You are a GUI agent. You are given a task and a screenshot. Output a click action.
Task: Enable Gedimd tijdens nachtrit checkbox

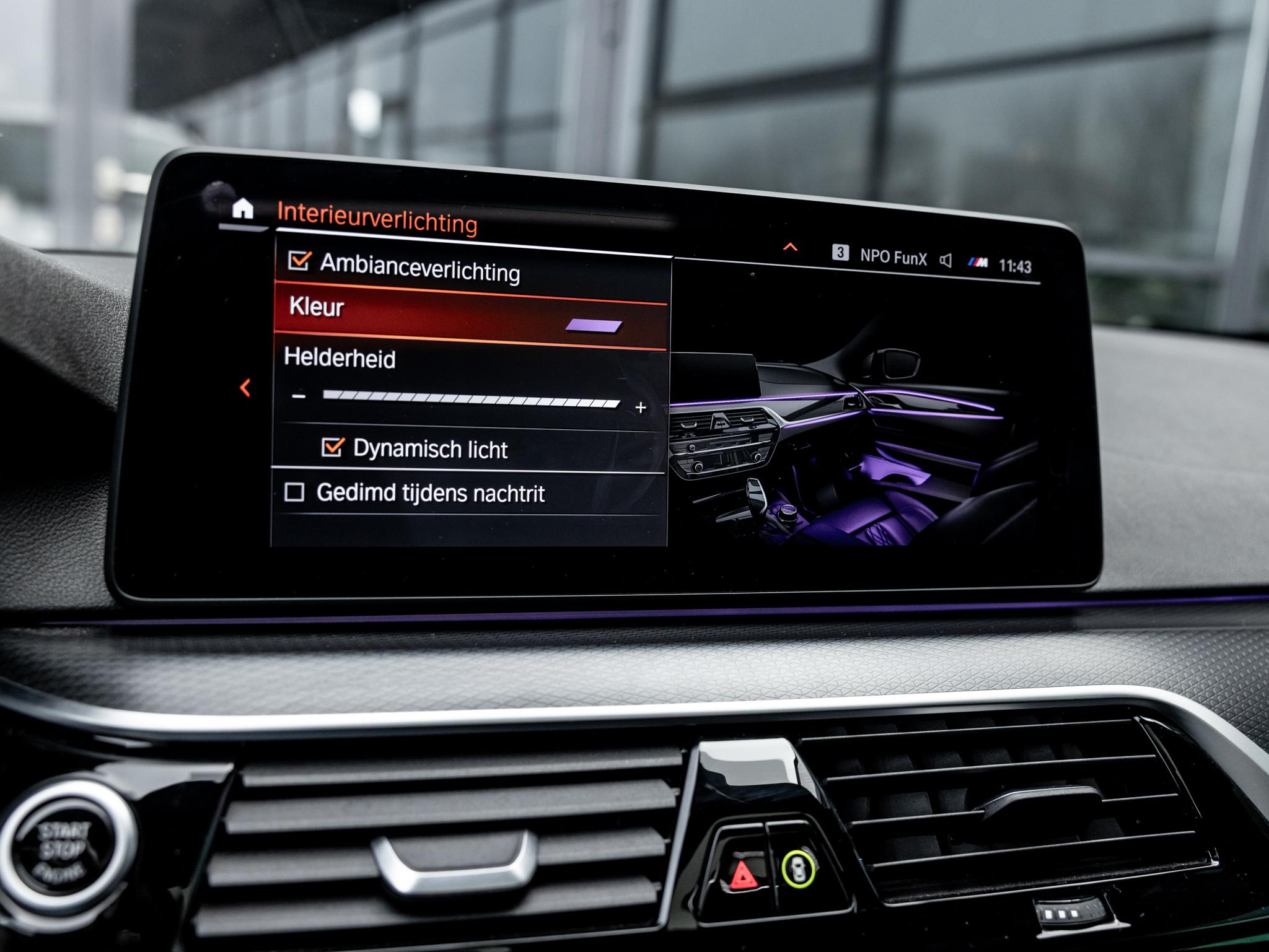point(294,492)
